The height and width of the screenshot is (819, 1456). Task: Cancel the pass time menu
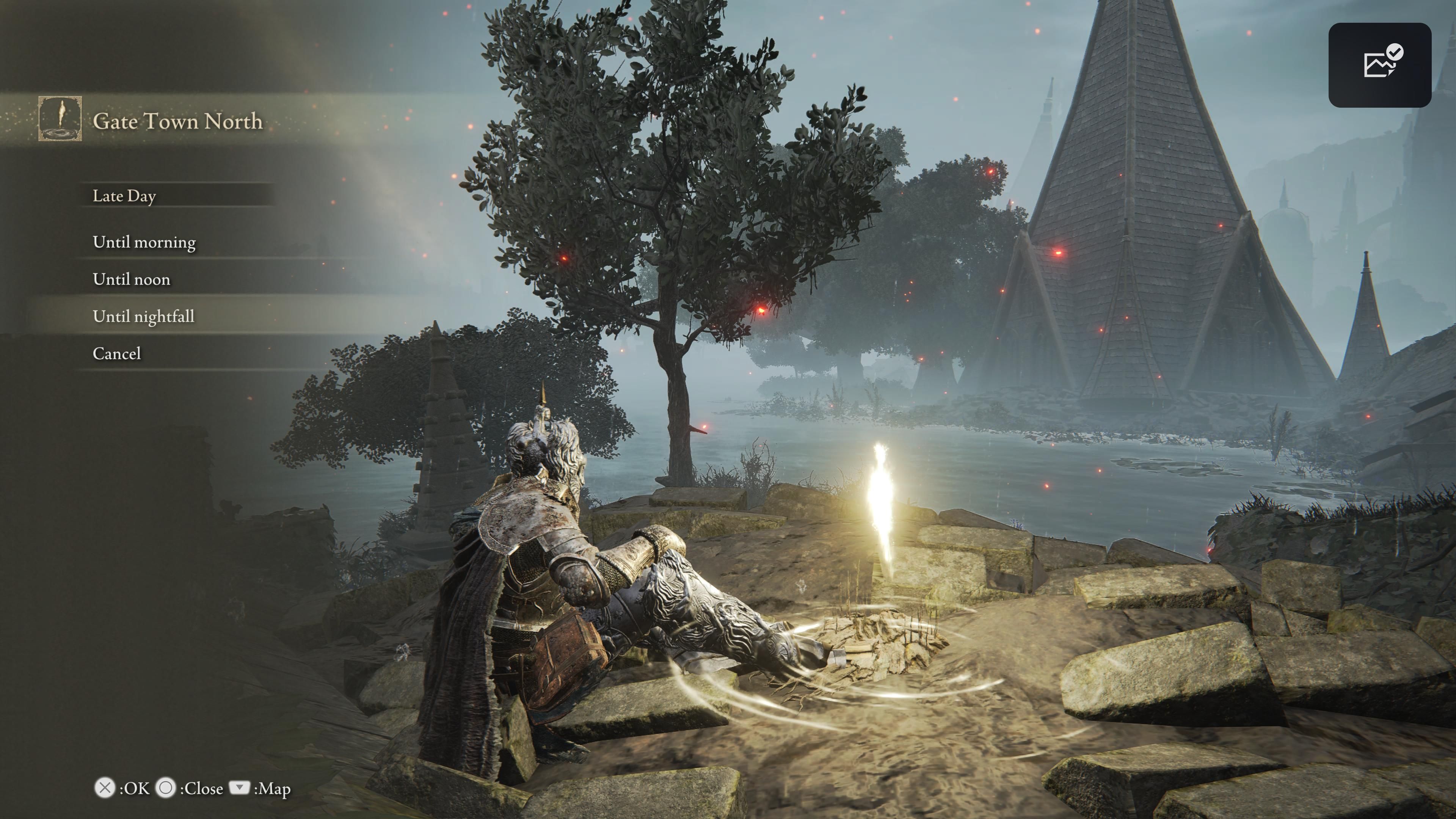click(x=116, y=353)
